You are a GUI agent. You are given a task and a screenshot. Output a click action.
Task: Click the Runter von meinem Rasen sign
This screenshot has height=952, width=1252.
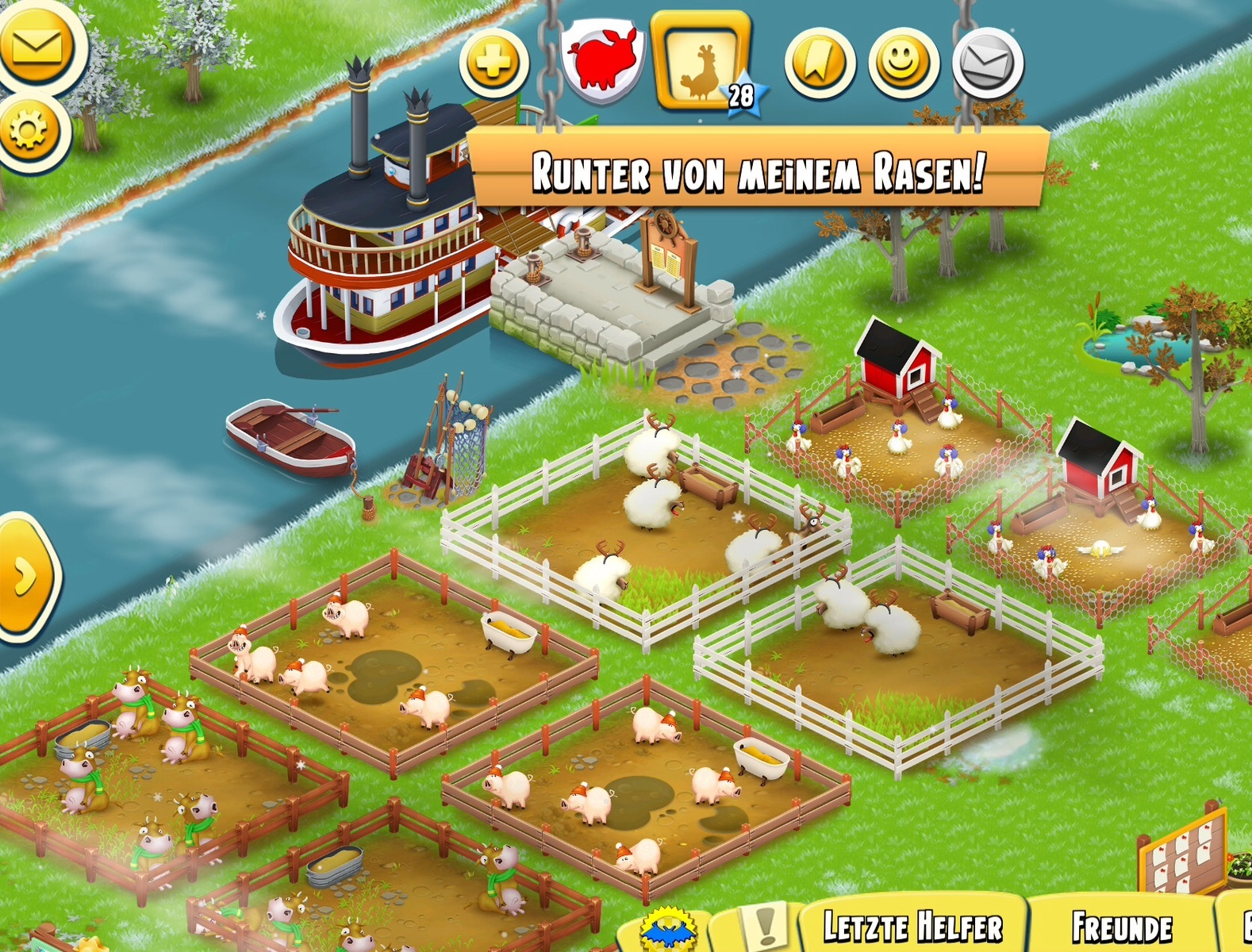point(758,171)
